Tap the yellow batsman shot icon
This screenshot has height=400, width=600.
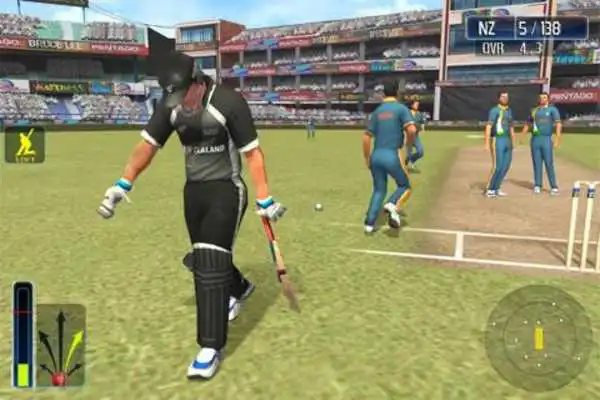pos(24,145)
